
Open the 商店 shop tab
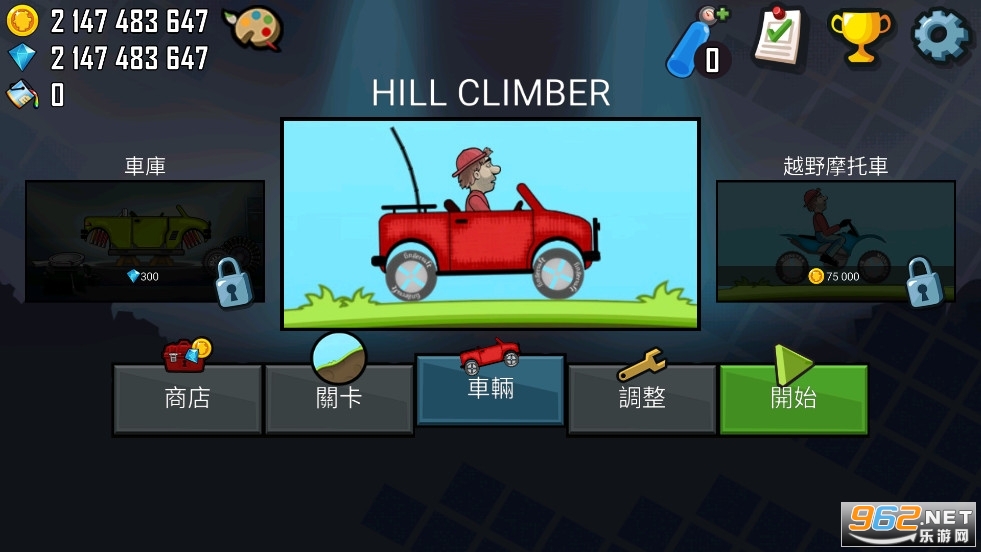[x=187, y=397]
